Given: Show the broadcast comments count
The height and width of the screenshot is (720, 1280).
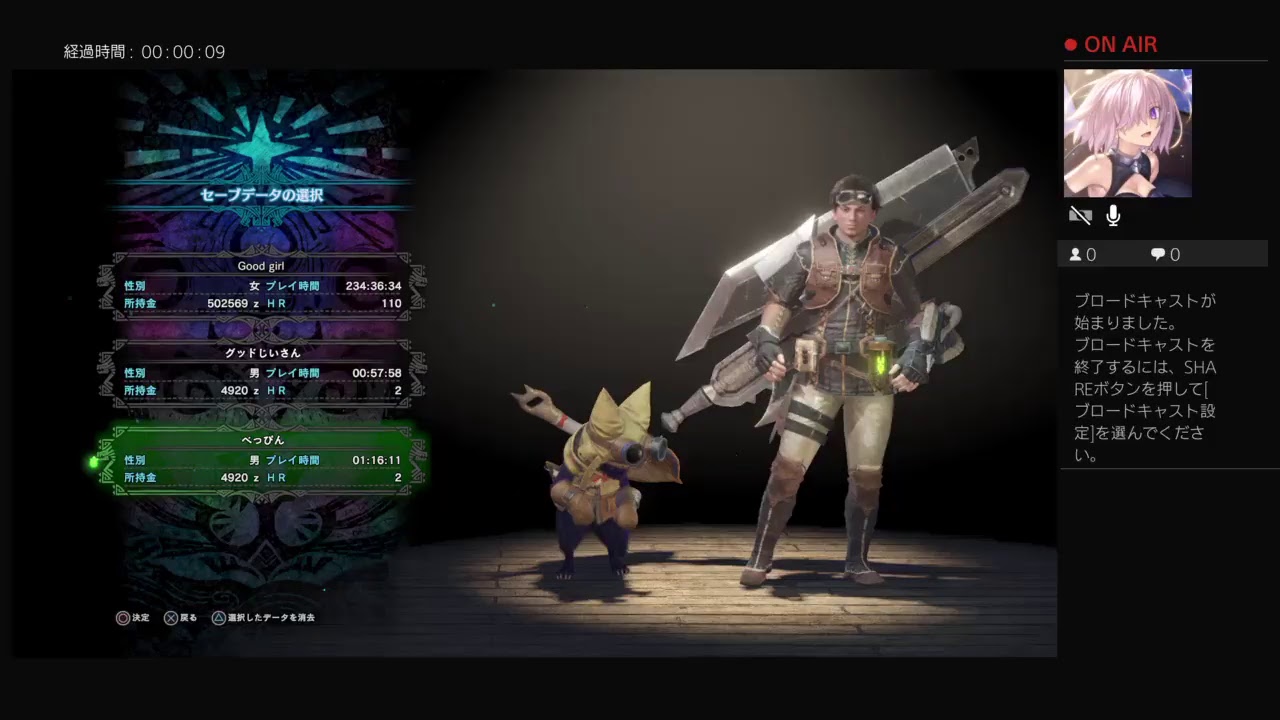Looking at the screenshot, I should (1165, 255).
